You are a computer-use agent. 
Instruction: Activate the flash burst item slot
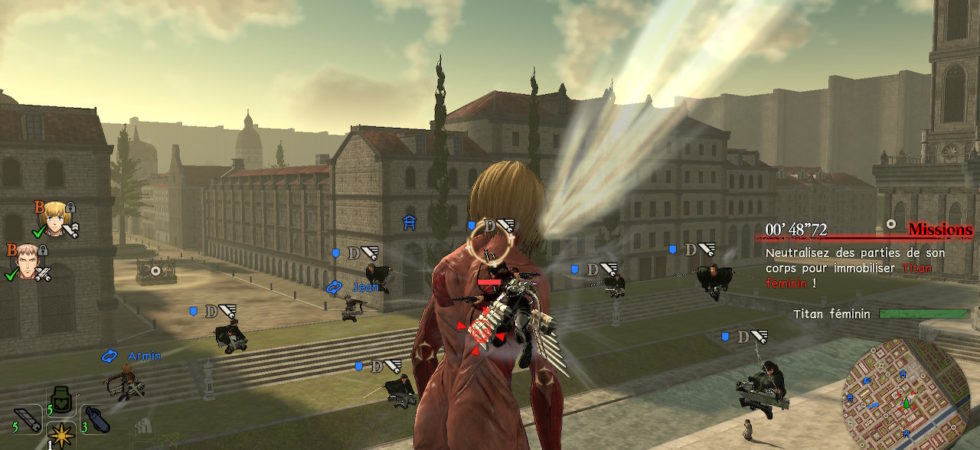click(62, 436)
